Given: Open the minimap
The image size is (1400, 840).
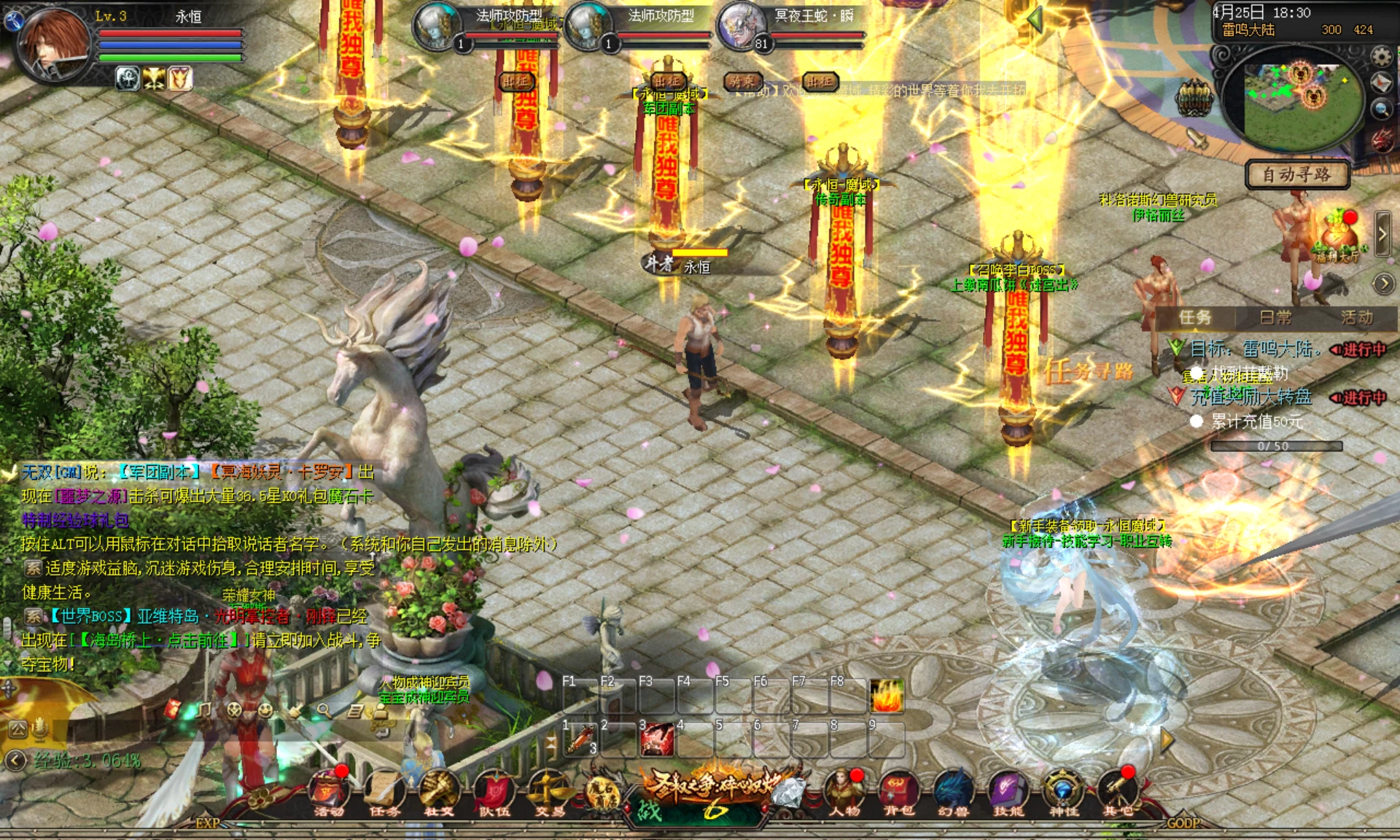Looking at the screenshot, I should (1293, 98).
